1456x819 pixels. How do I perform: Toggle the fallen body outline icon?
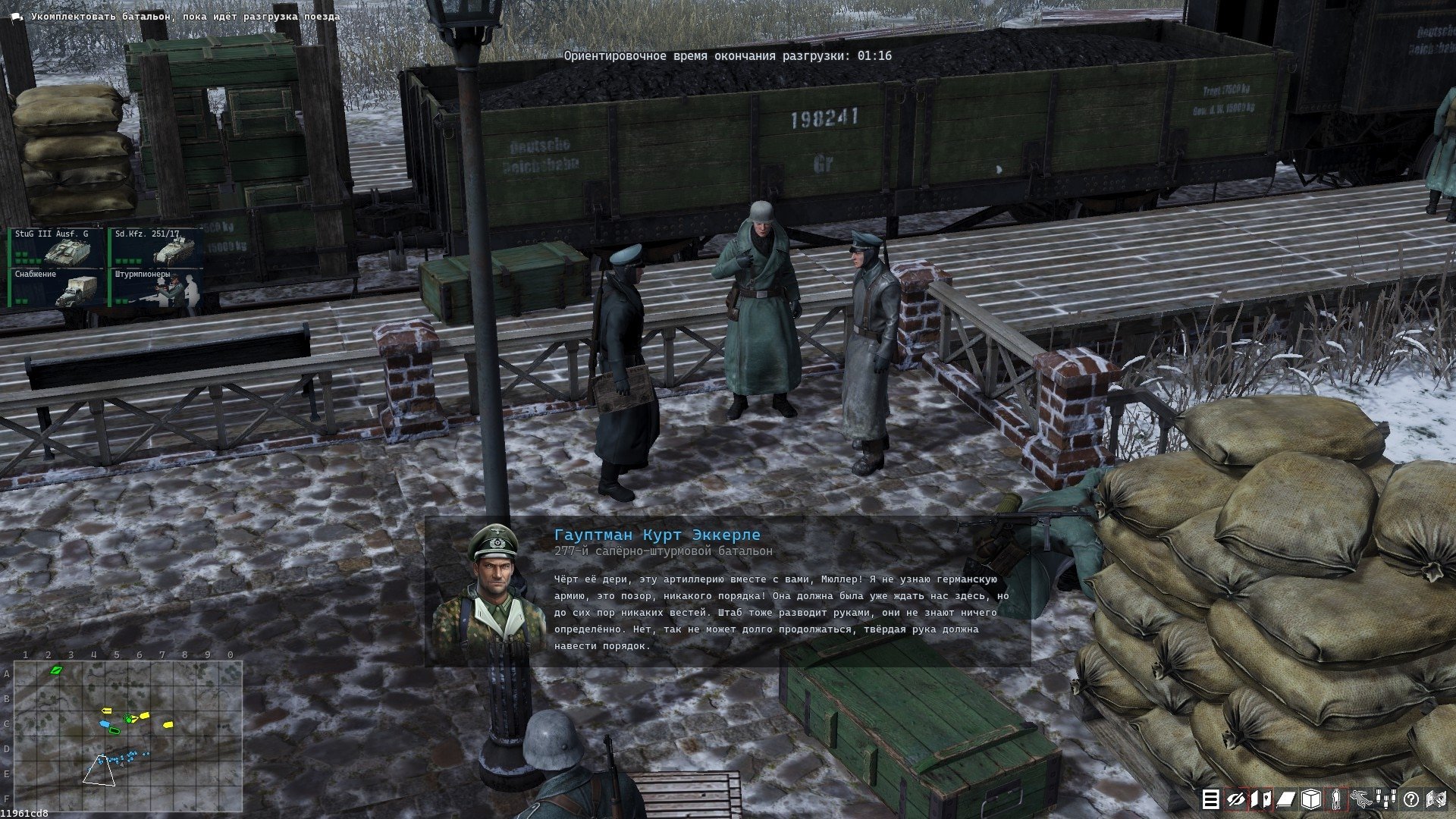(1361, 799)
